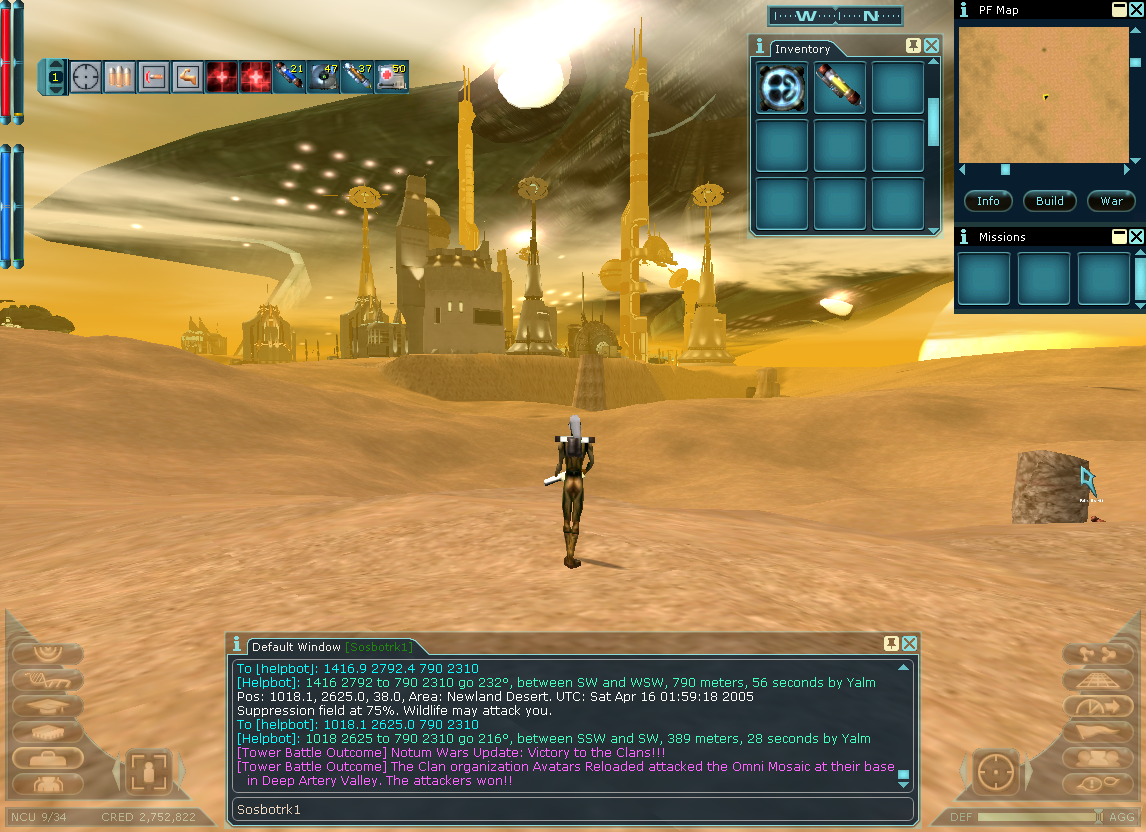
Task: Click the Build button under the map
Action: [1049, 201]
